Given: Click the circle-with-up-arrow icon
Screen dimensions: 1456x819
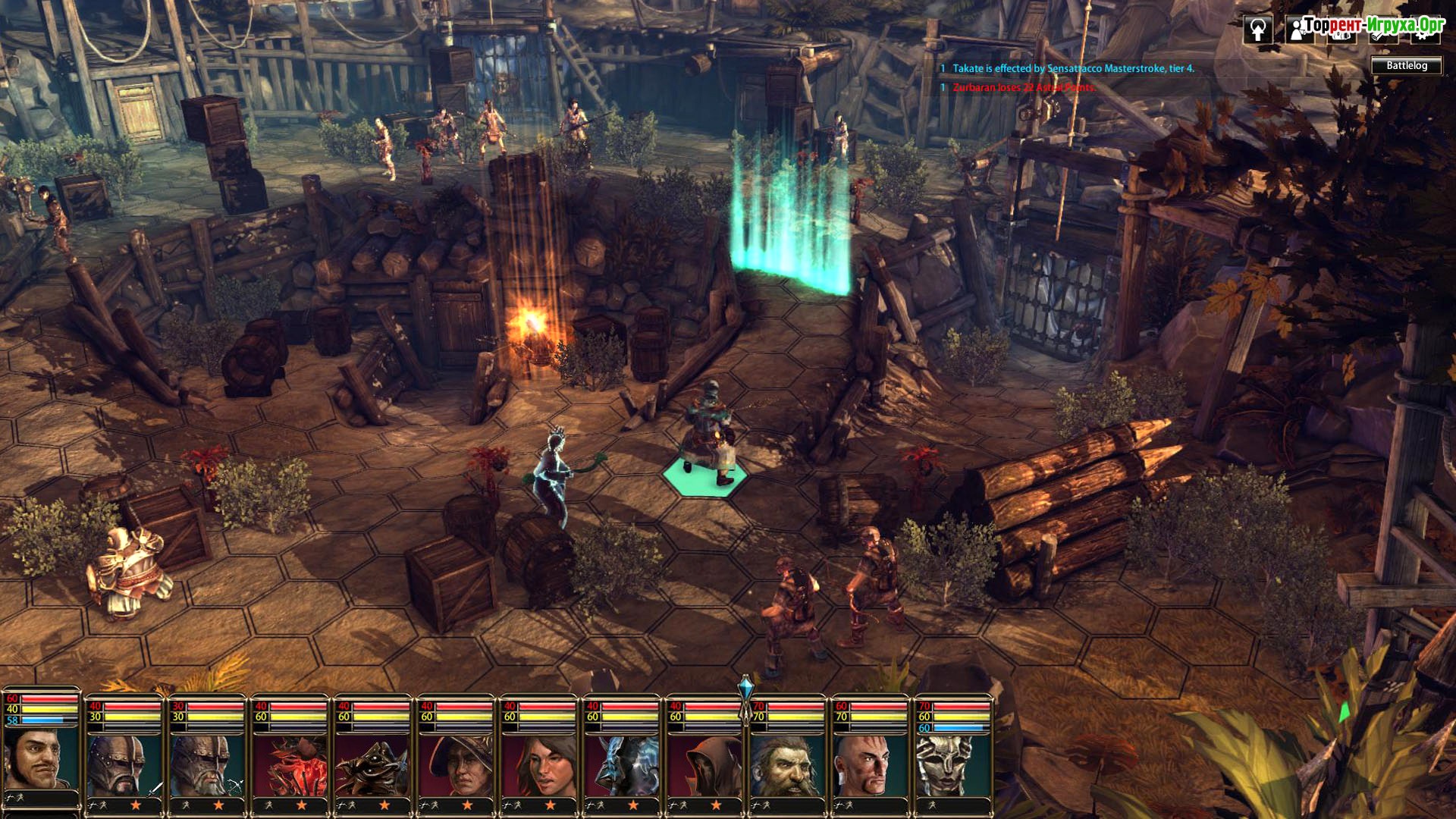Looking at the screenshot, I should click(x=1258, y=30).
